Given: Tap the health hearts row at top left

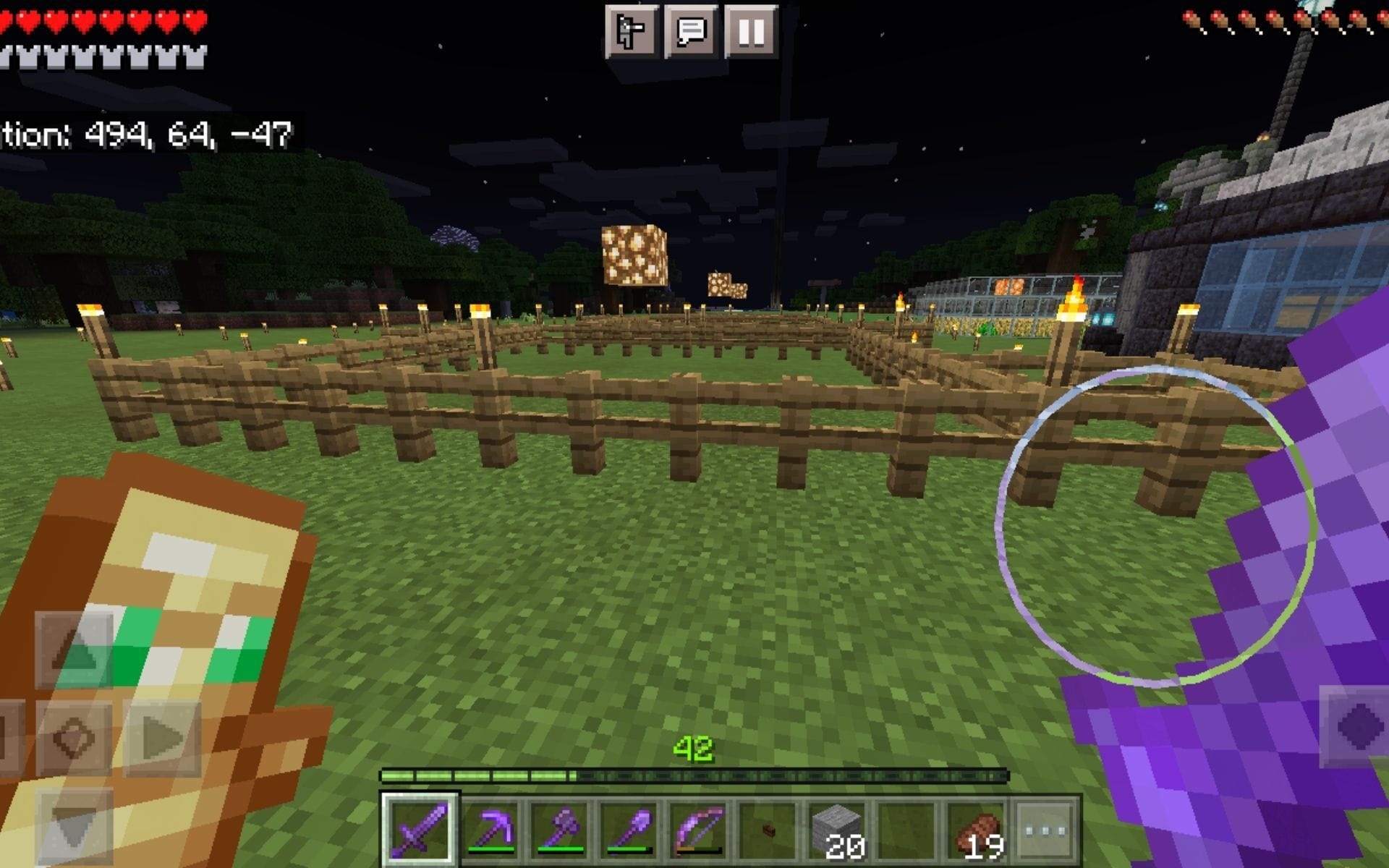Looking at the screenshot, I should 101,20.
